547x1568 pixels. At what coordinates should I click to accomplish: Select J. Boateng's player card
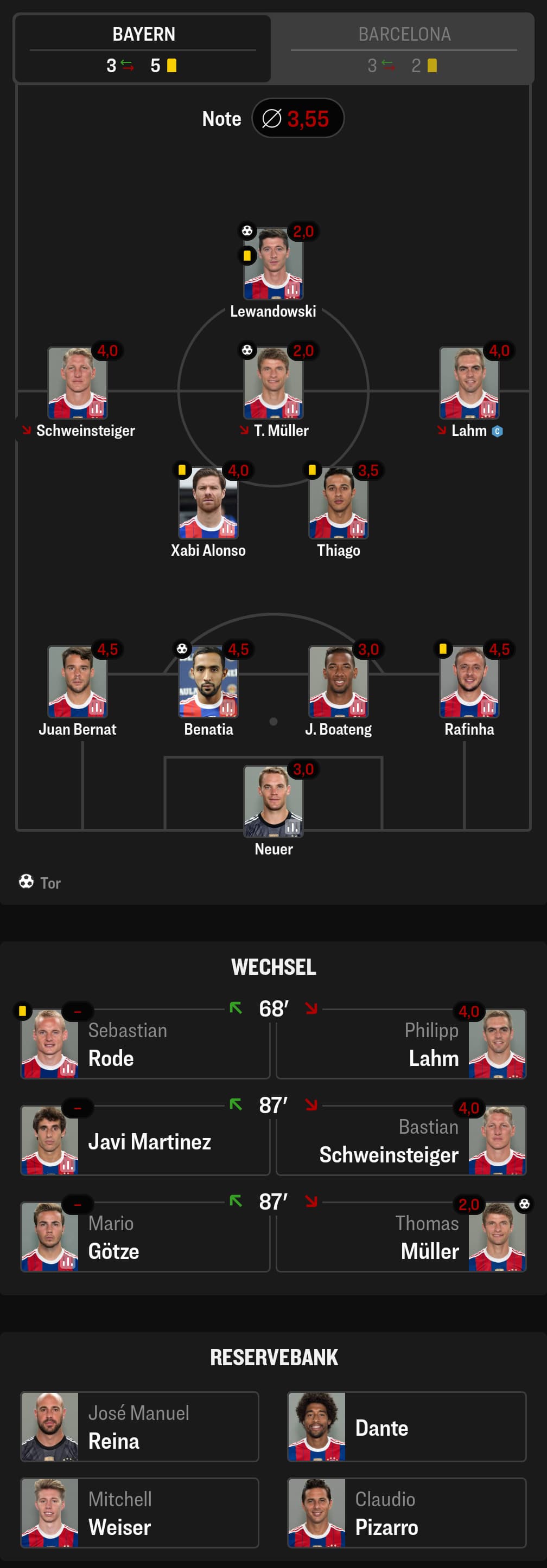point(338,683)
